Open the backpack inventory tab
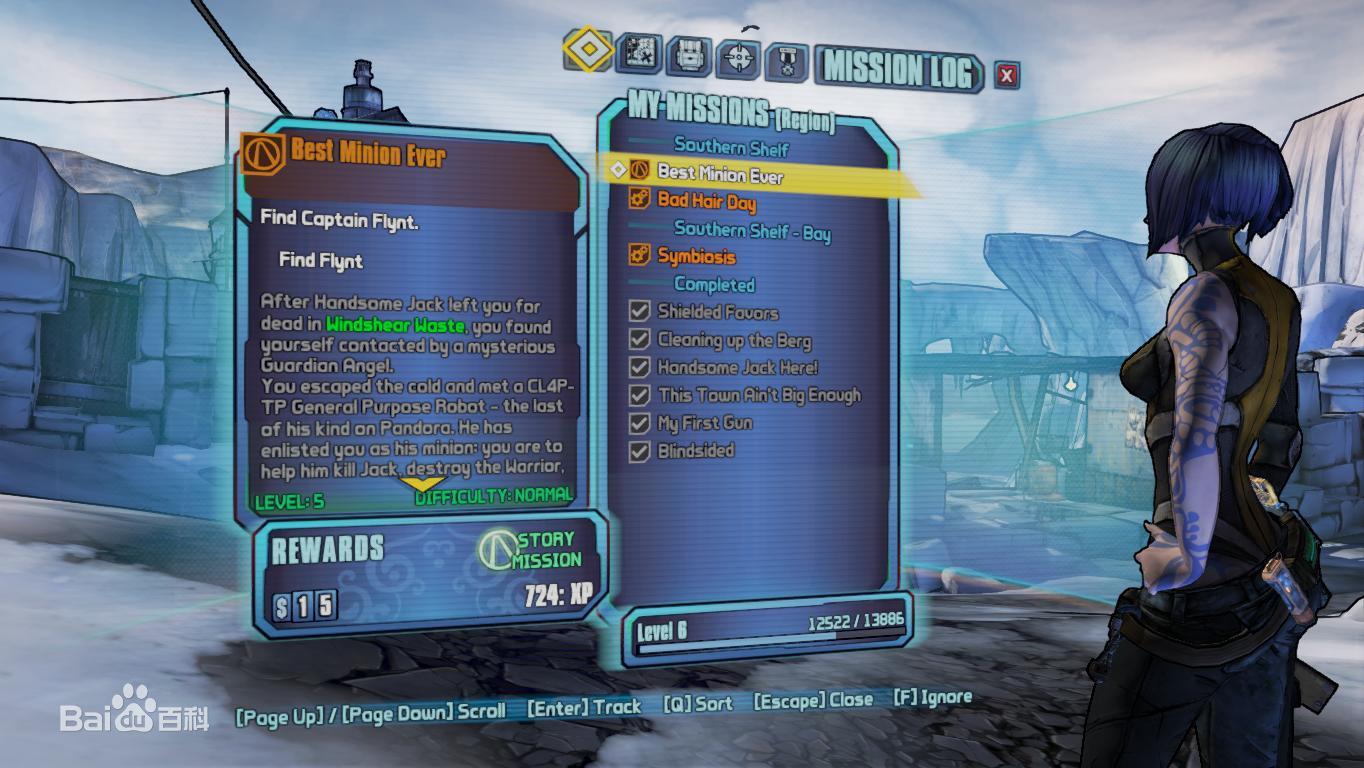Image resolution: width=1364 pixels, height=768 pixels. tap(689, 56)
